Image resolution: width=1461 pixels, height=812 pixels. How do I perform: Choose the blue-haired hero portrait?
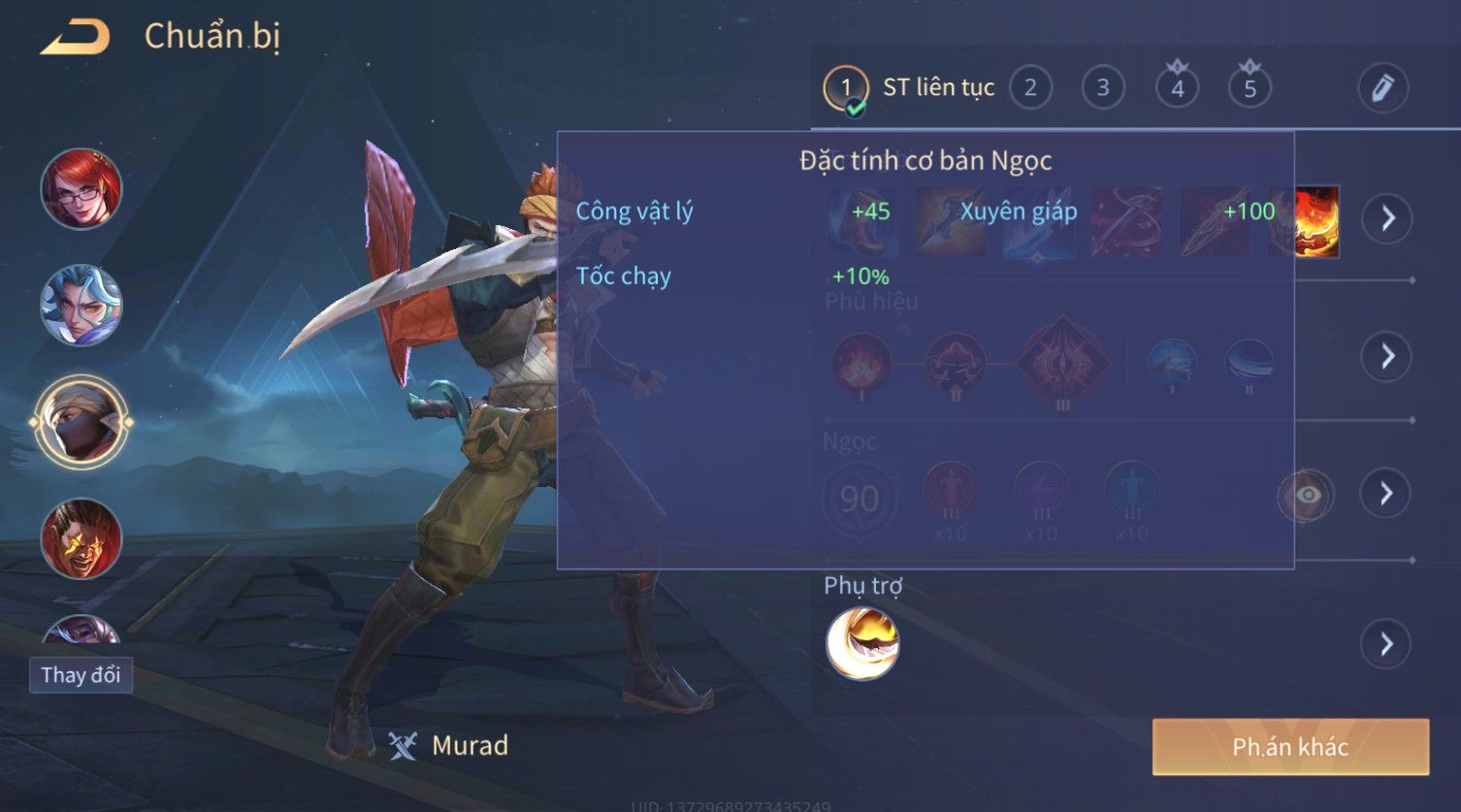[x=81, y=306]
